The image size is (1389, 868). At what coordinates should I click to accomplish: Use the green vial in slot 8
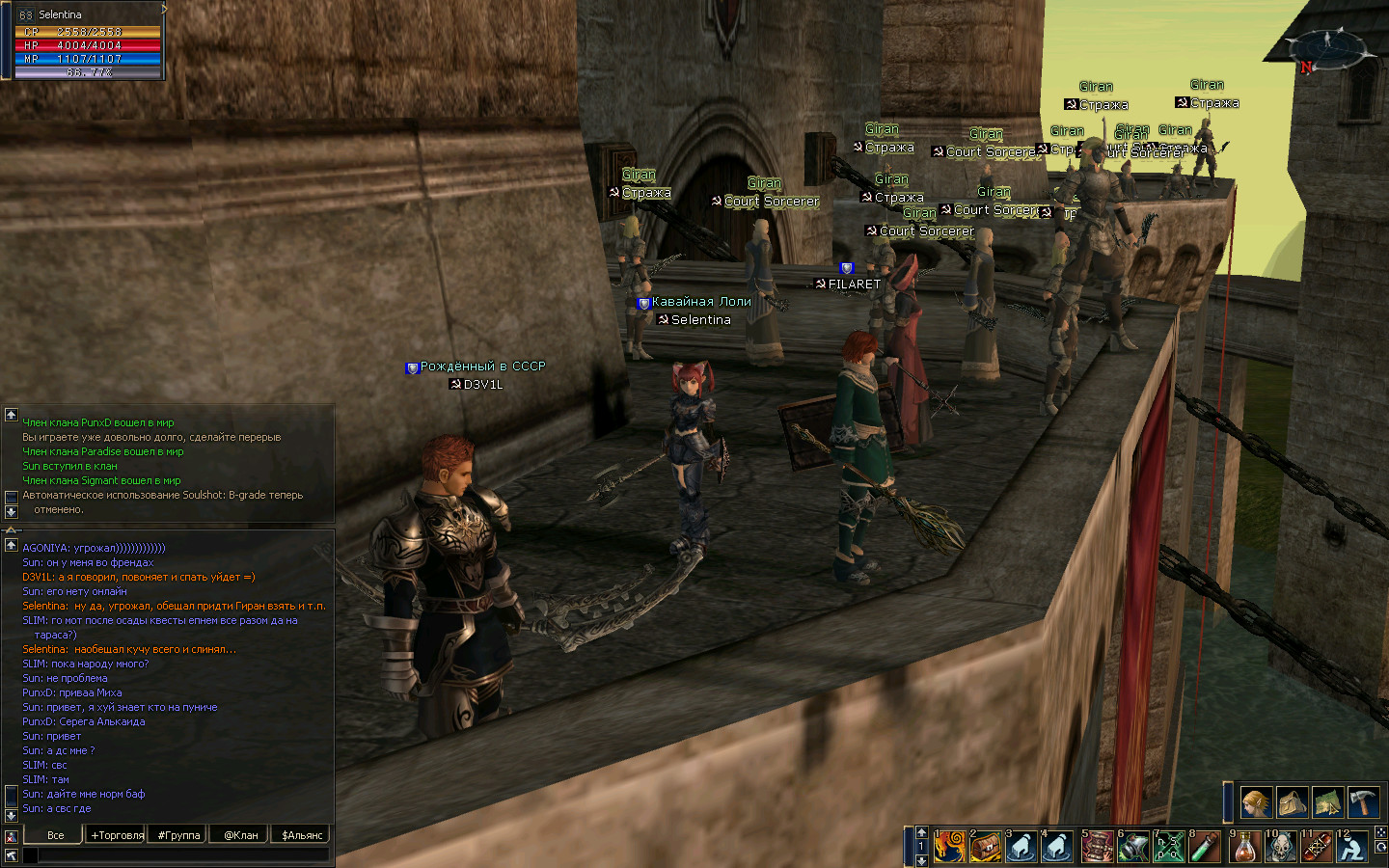coord(1206,847)
